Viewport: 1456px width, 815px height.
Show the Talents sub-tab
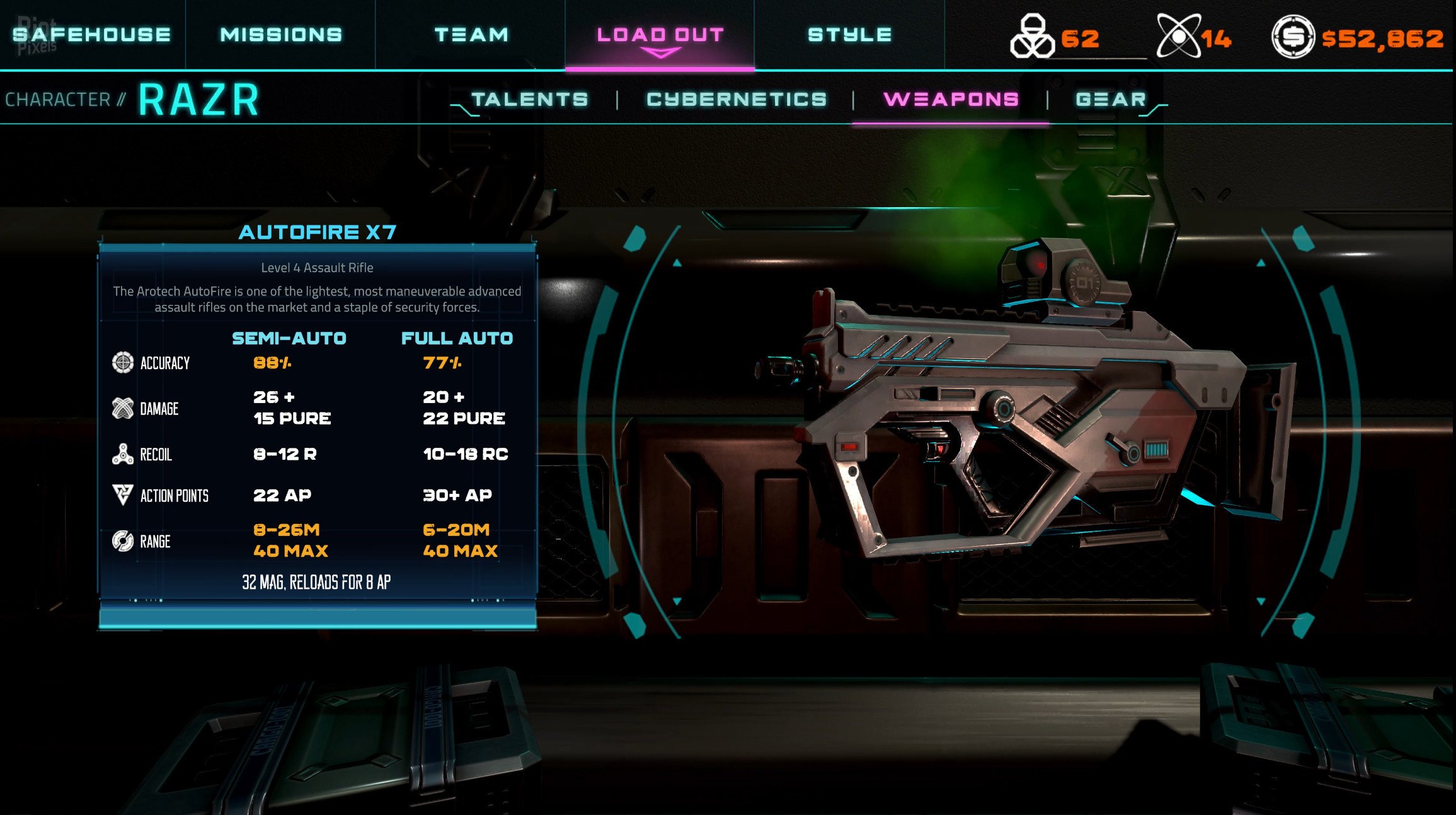pyautogui.click(x=530, y=100)
